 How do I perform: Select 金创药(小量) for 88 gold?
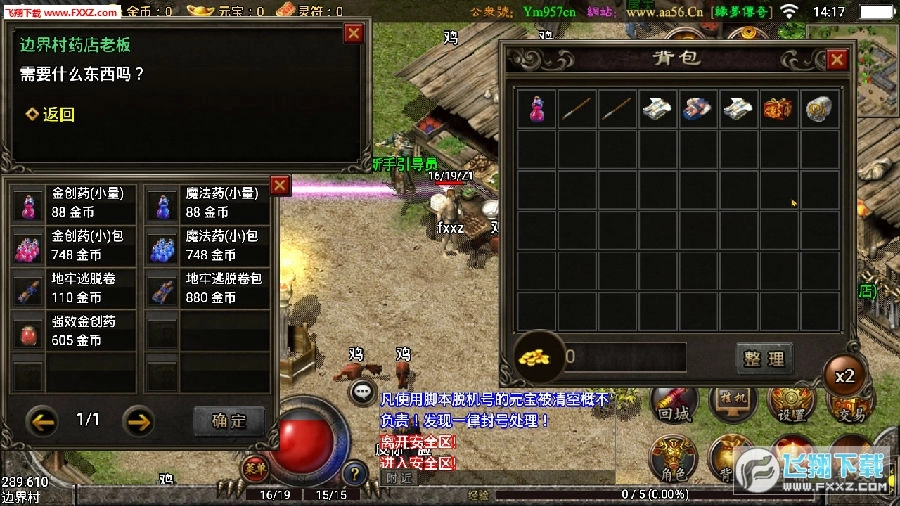pyautogui.click(x=74, y=203)
